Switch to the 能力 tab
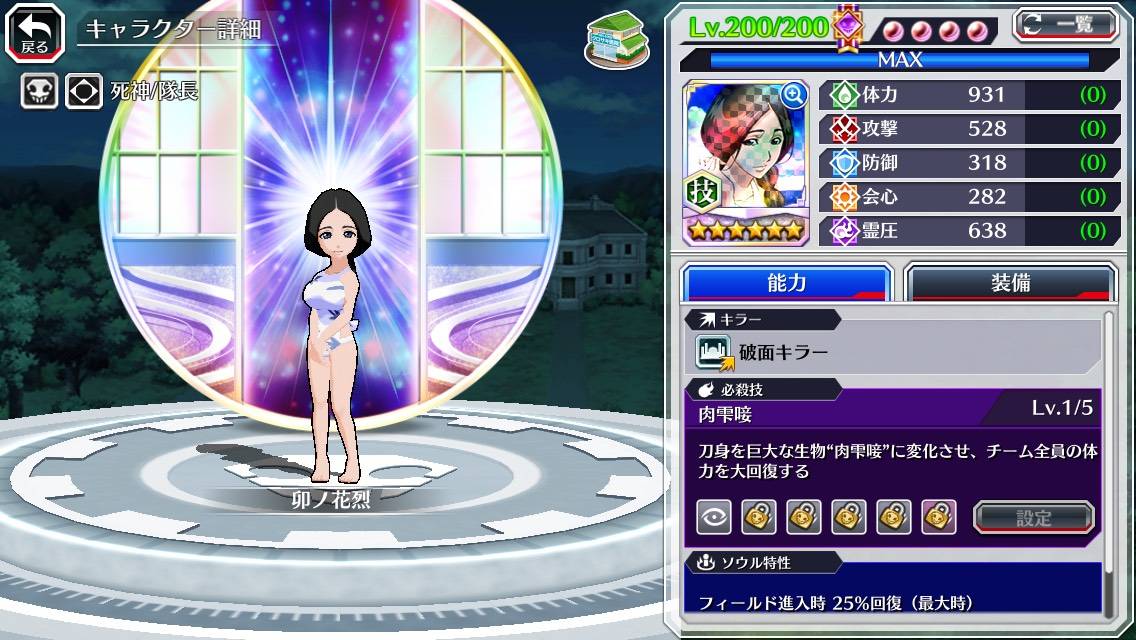Screen dimensions: 1136x640 click(786, 283)
